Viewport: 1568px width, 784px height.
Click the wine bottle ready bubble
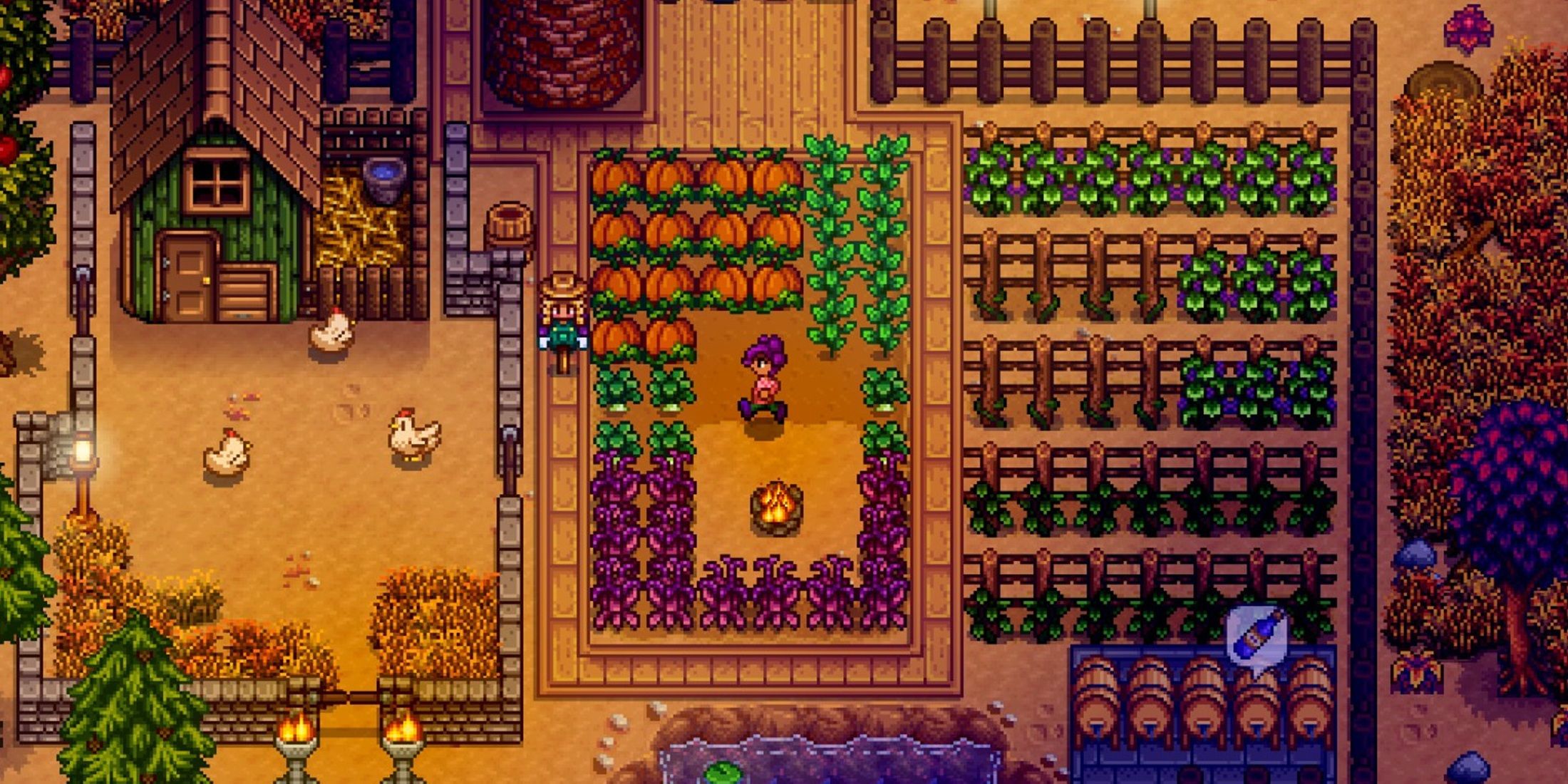(x=1256, y=636)
